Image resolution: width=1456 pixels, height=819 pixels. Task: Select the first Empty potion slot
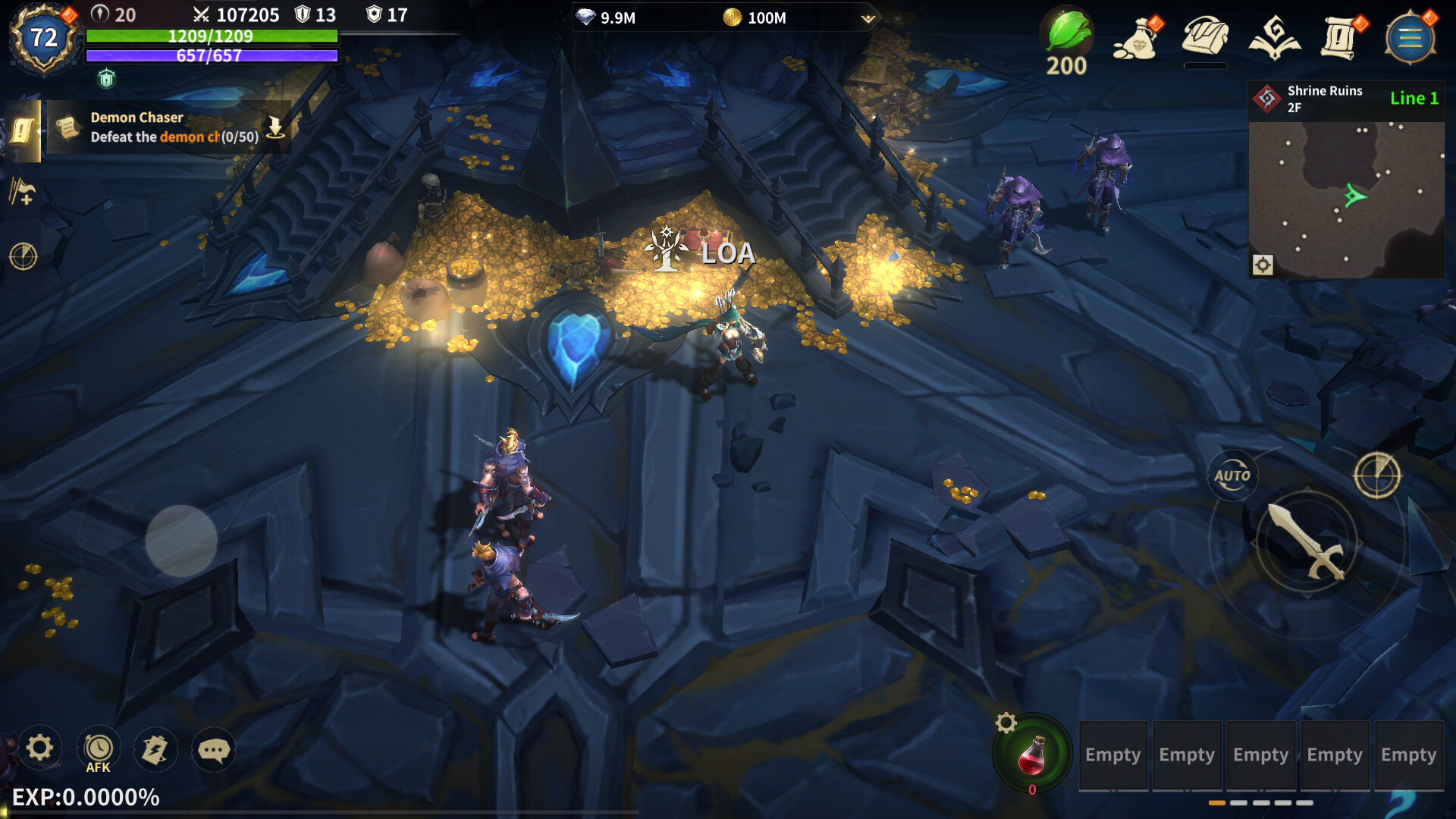coord(1113,755)
